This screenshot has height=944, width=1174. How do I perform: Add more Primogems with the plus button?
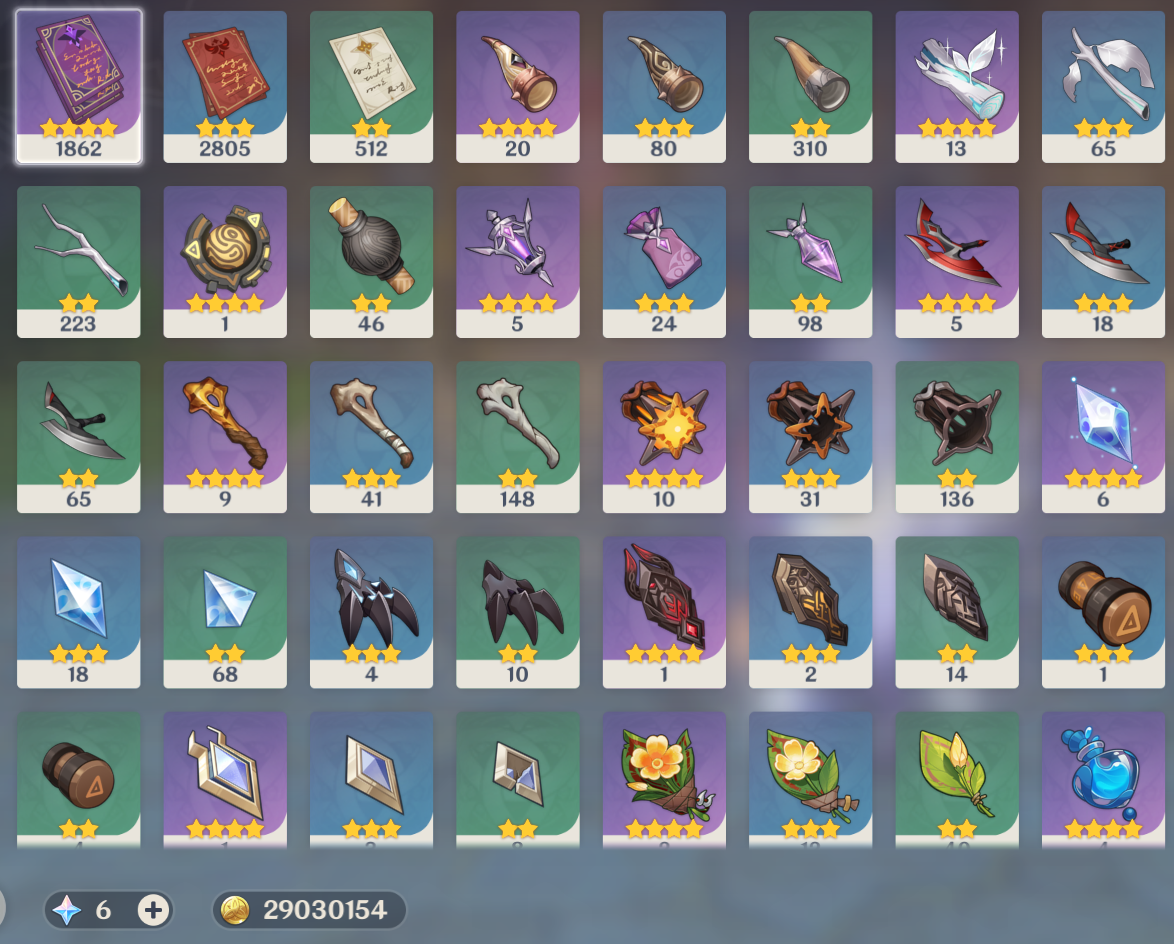[153, 910]
